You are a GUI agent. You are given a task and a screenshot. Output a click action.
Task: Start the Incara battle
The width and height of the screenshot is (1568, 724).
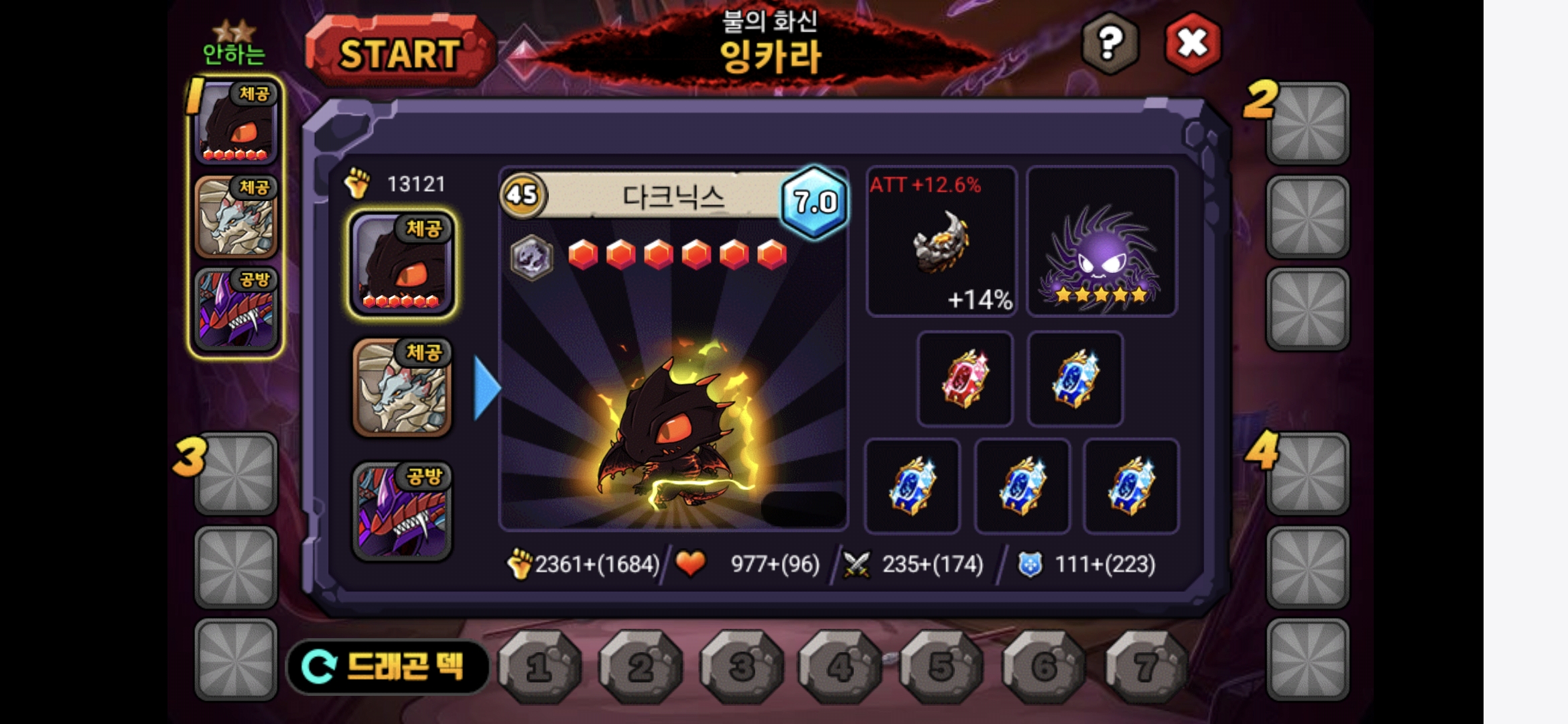pyautogui.click(x=399, y=54)
